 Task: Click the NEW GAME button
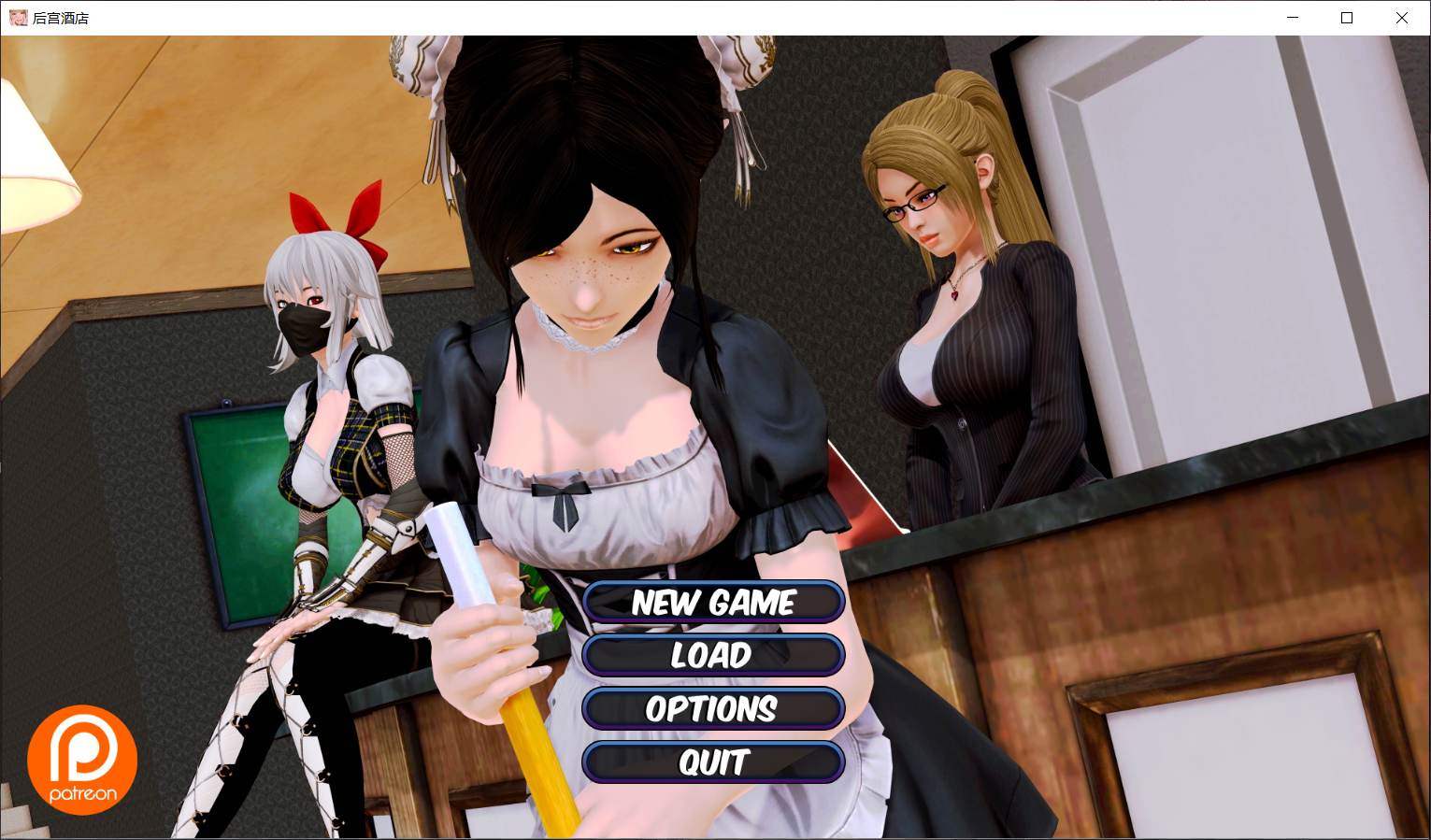click(713, 602)
